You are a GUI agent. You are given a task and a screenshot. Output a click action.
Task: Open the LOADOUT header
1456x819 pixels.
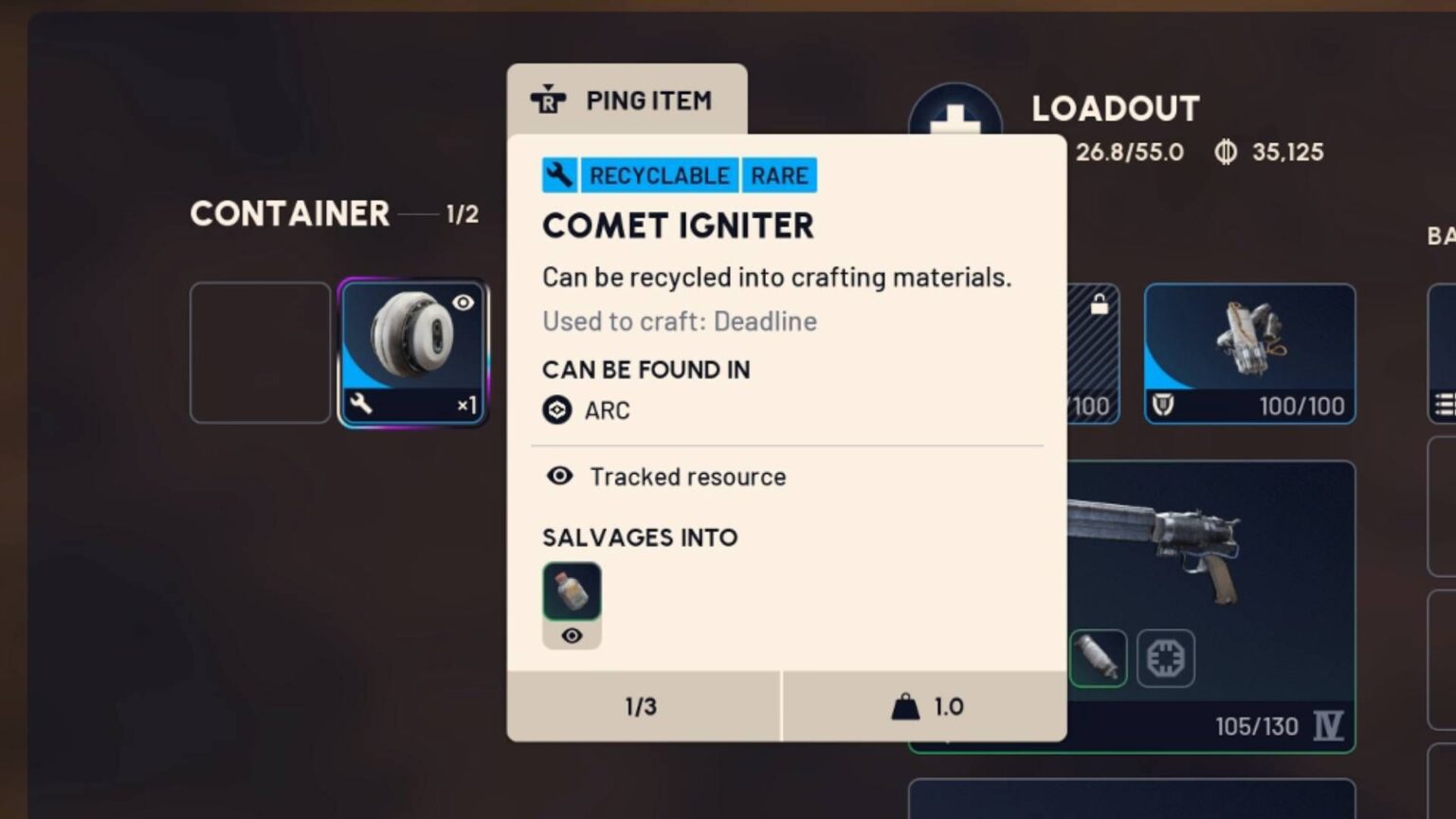(1116, 109)
